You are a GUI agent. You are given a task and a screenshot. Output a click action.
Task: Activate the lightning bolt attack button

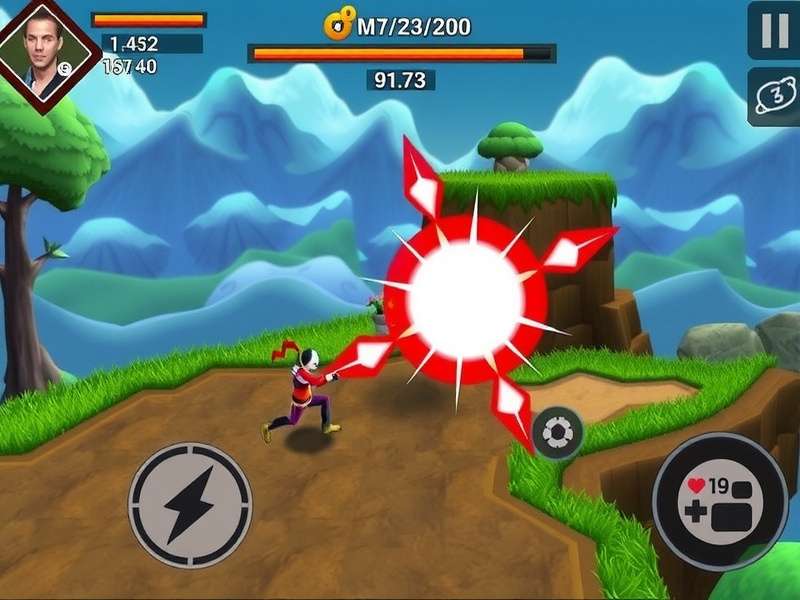click(x=190, y=505)
